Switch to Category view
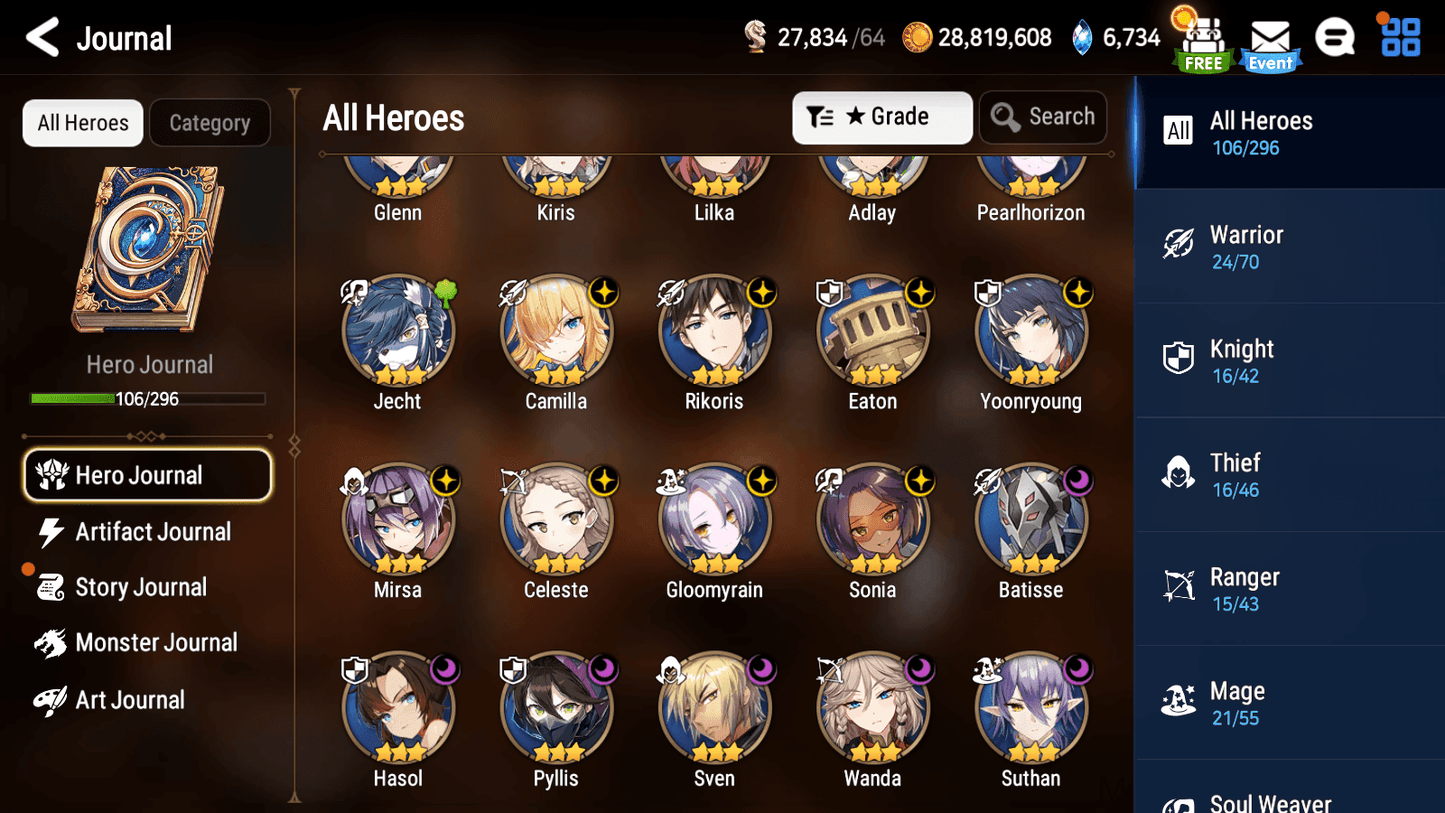The image size is (1445, 813). (210, 122)
